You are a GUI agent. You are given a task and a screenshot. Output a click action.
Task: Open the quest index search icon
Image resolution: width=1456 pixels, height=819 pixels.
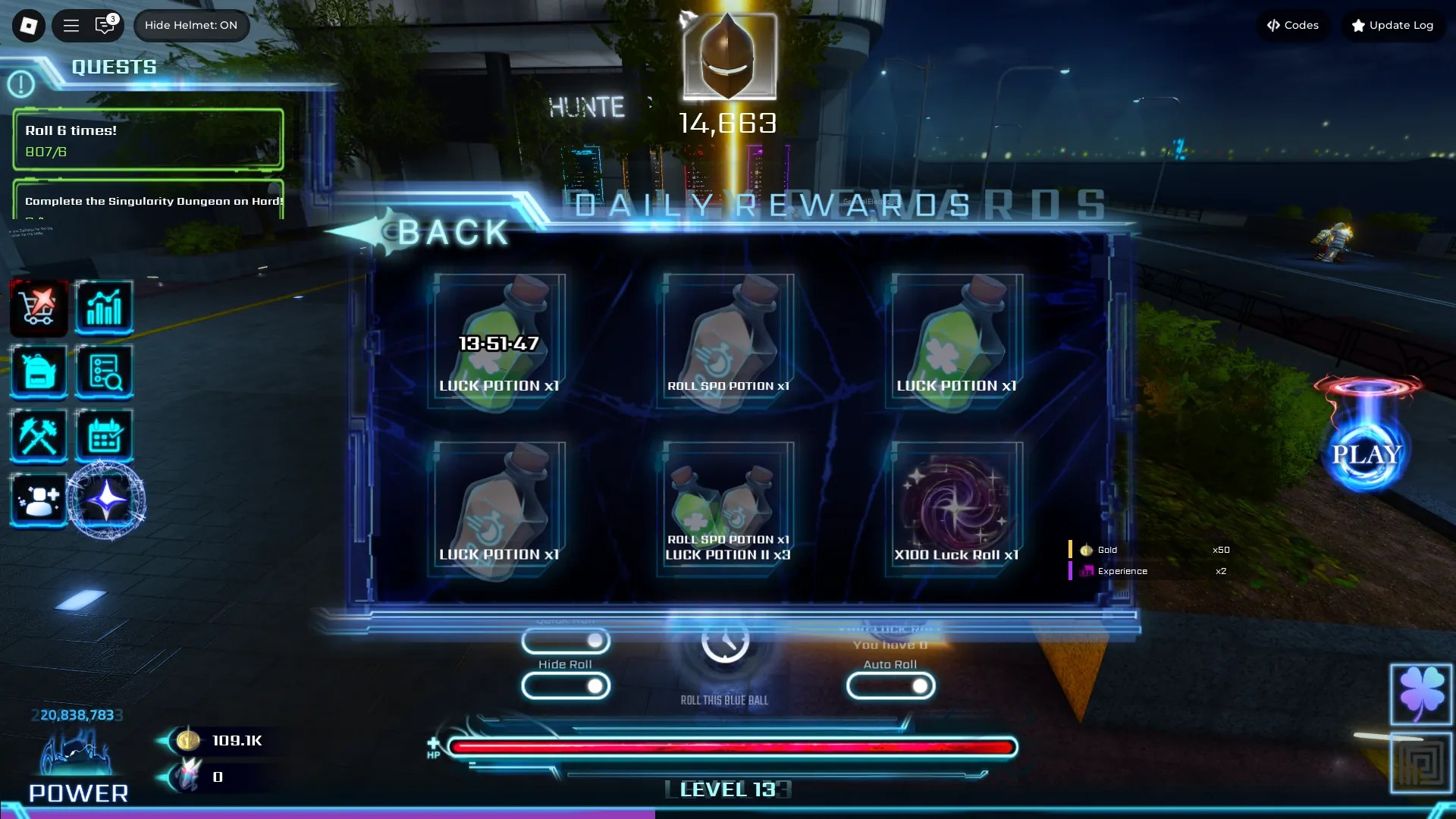(105, 372)
